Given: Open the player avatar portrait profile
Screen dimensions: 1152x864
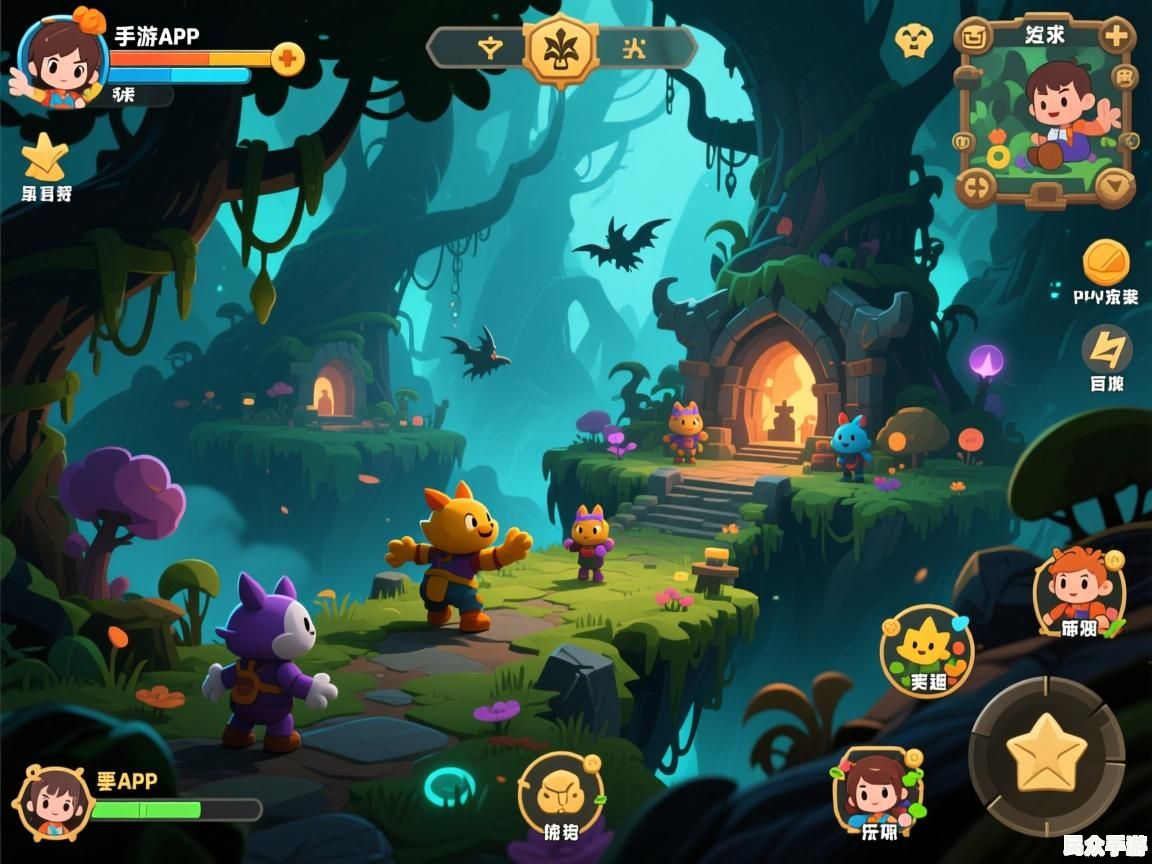Looking at the screenshot, I should click(62, 57).
